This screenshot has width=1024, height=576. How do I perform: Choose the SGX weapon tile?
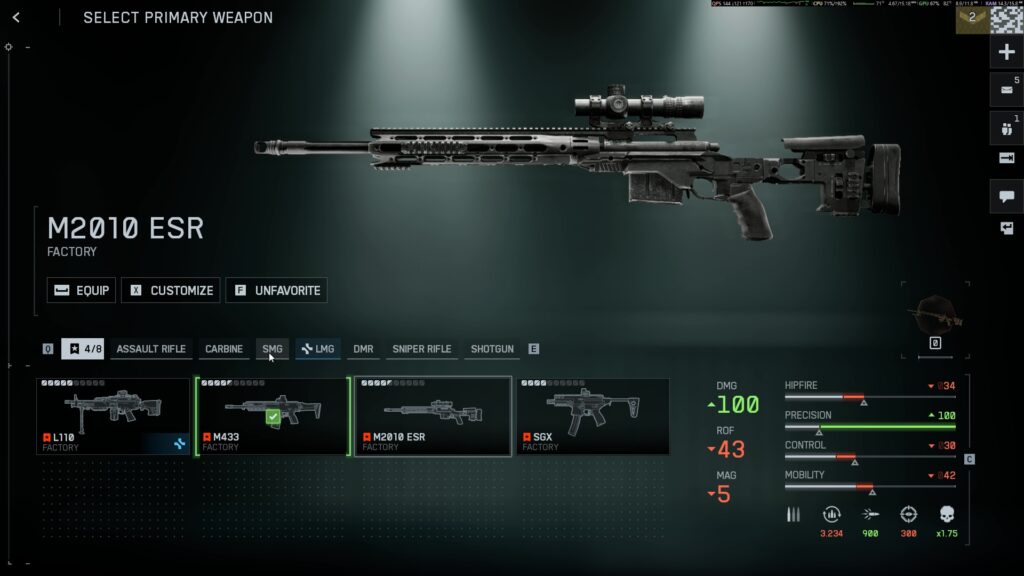point(593,416)
